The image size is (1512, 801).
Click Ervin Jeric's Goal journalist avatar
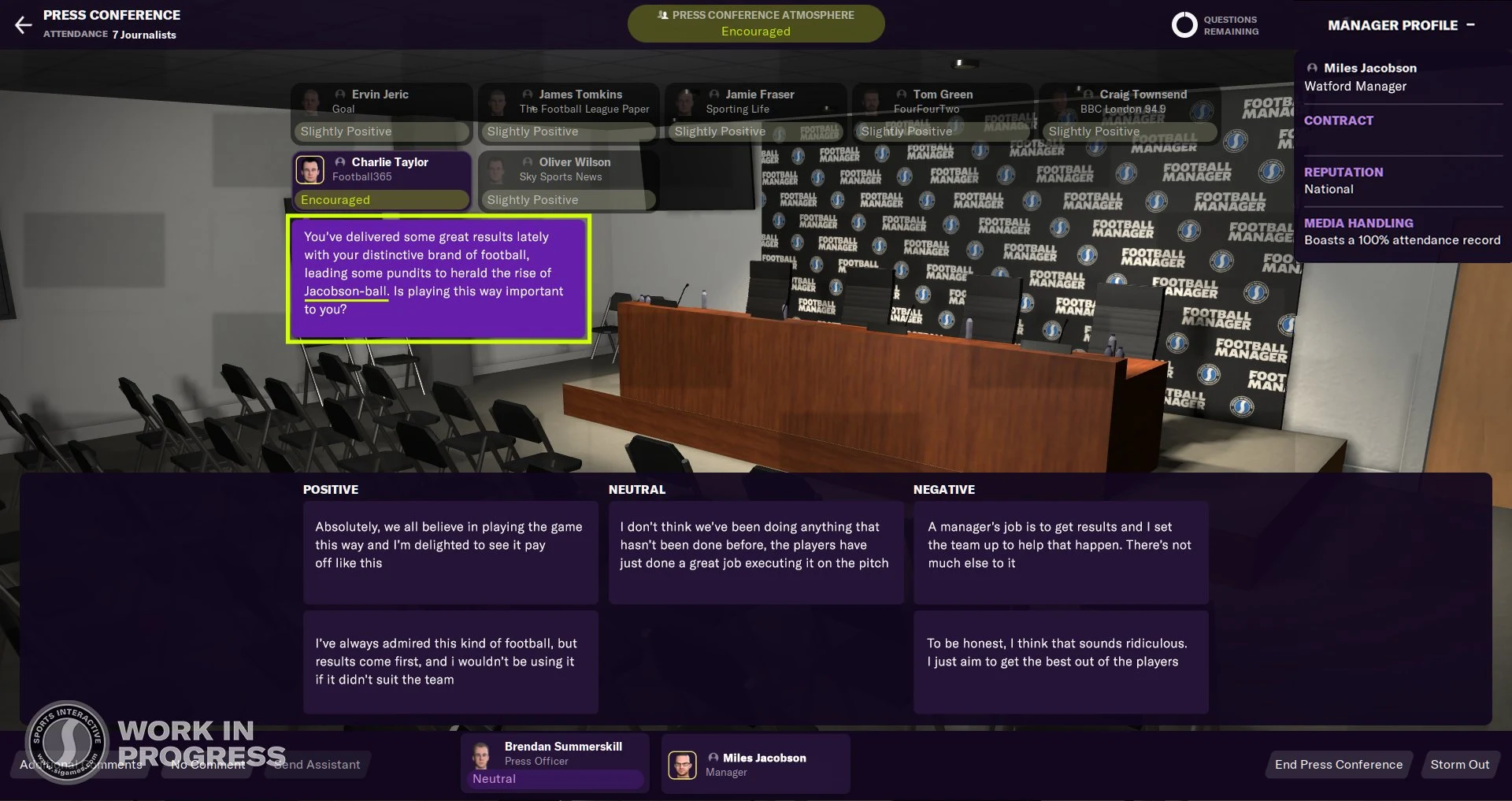[x=310, y=101]
